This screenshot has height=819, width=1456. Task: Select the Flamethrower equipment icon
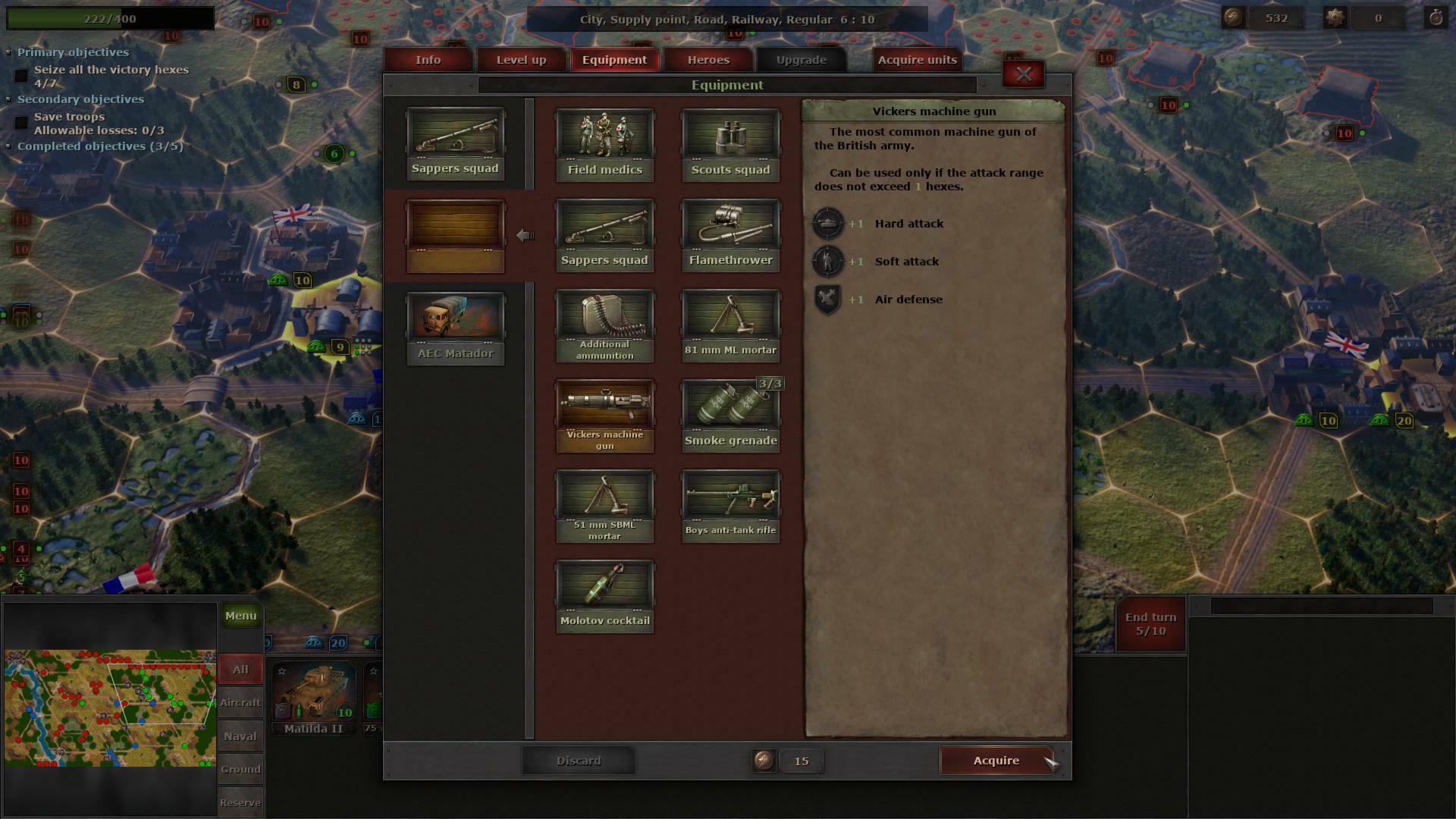coord(730,227)
